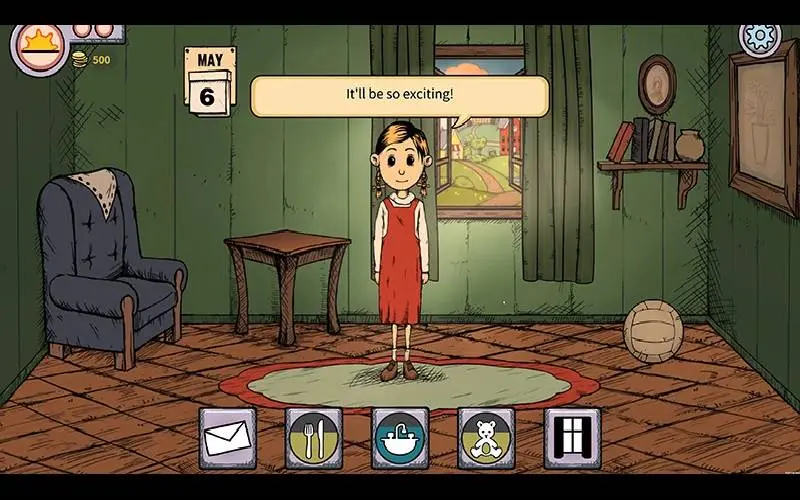The image size is (800, 500).
Task: Open the teddy bear play button
Action: [x=486, y=437]
